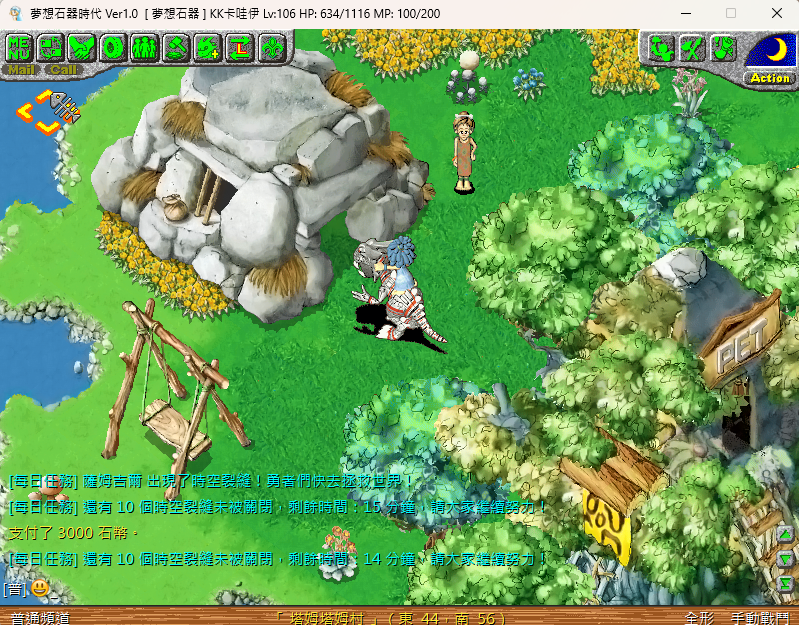Click the Call button
This screenshot has height=625, width=799.
[63, 70]
